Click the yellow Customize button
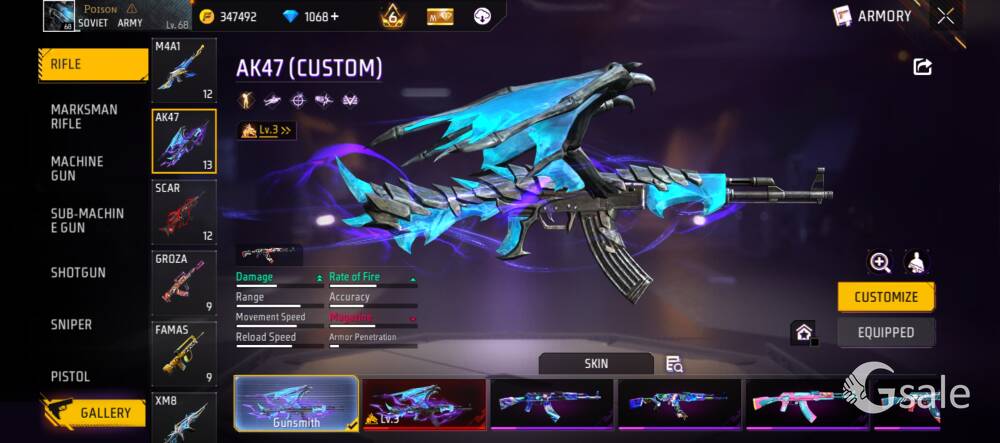The height and width of the screenshot is (443, 1000). pyautogui.click(x=886, y=297)
